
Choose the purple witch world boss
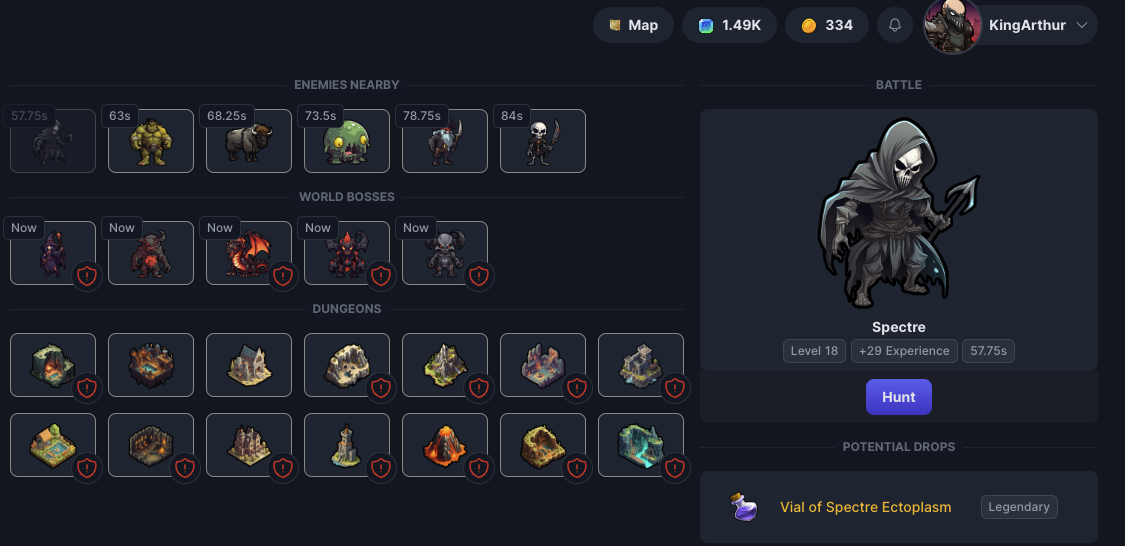point(53,253)
